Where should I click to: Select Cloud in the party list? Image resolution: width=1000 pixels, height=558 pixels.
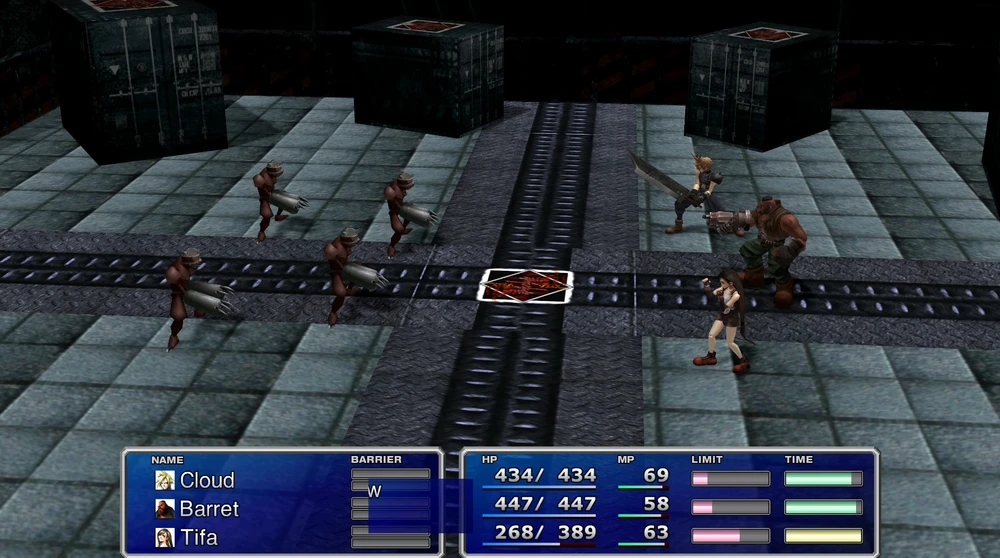pyautogui.click(x=206, y=481)
